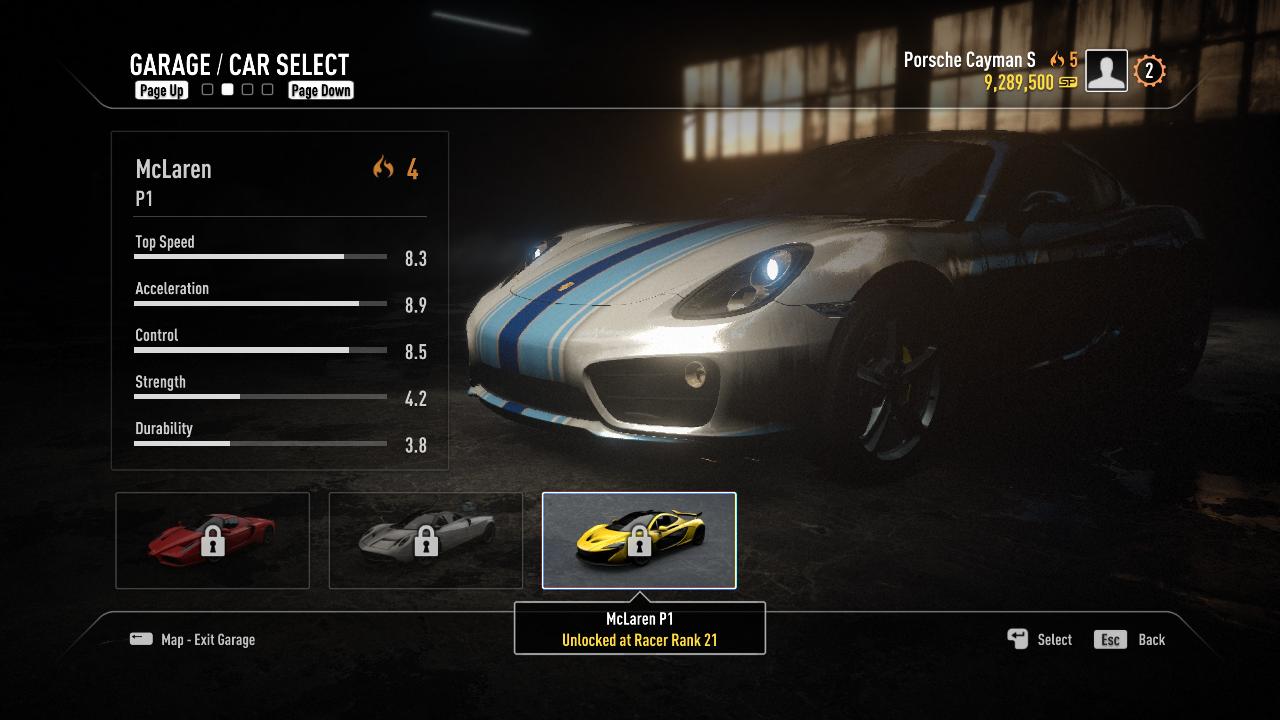1280x720 pixels.
Task: Click the Back button
Action: [x=1131, y=640]
